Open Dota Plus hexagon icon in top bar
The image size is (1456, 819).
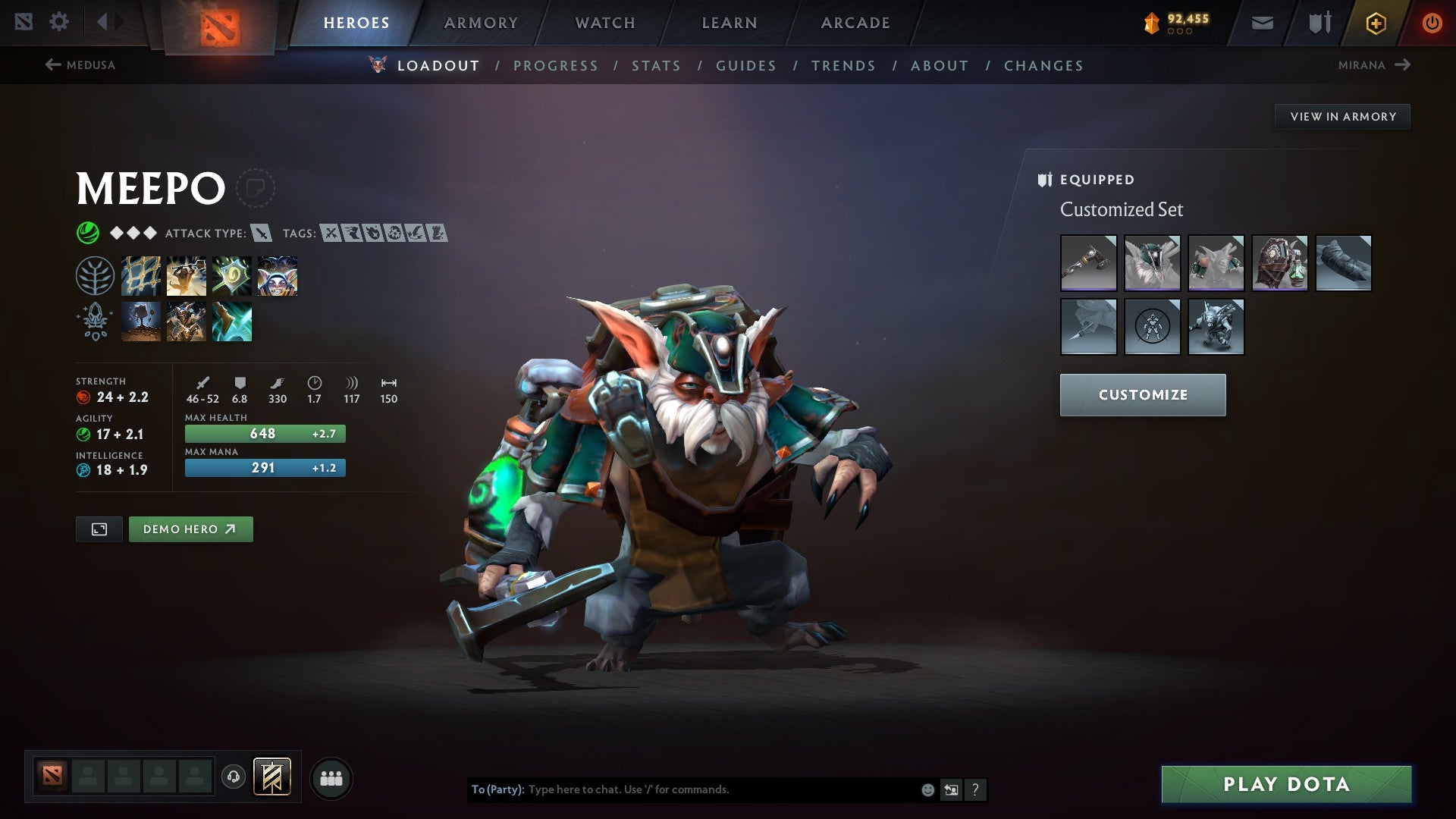pyautogui.click(x=1376, y=22)
